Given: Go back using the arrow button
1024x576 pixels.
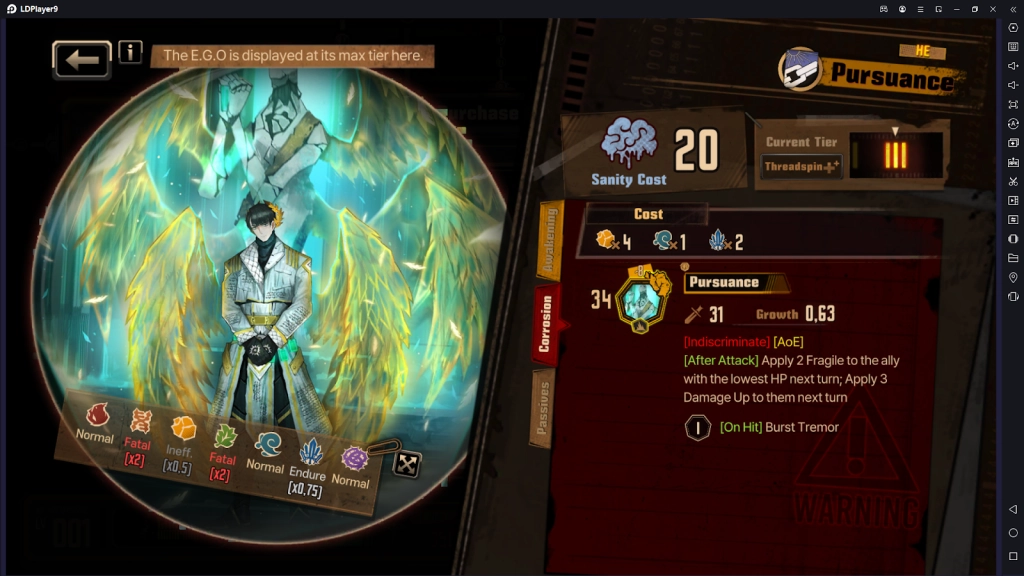Looking at the screenshot, I should pyautogui.click(x=82, y=60).
